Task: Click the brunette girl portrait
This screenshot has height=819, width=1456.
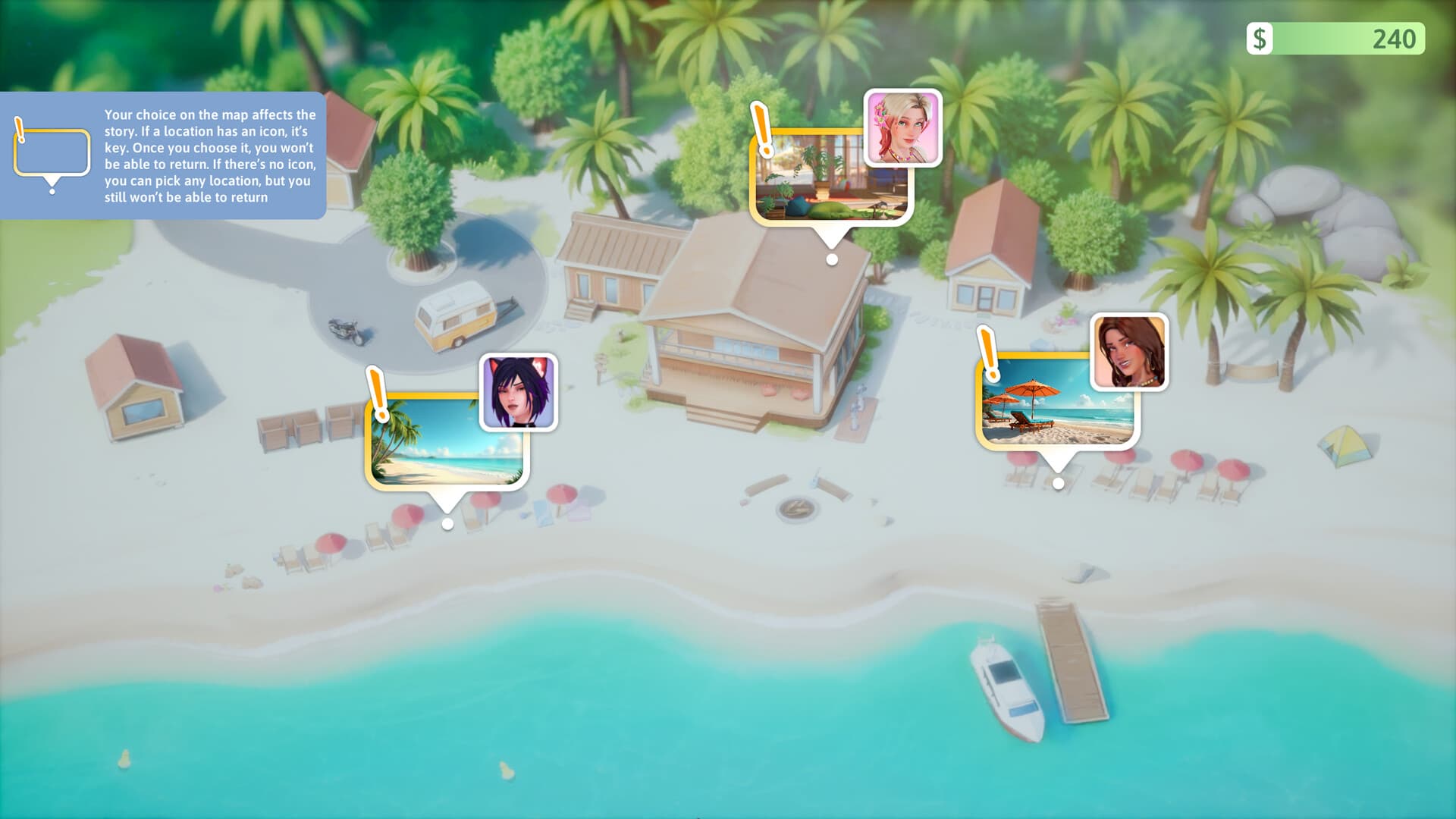Action: pos(1129,352)
